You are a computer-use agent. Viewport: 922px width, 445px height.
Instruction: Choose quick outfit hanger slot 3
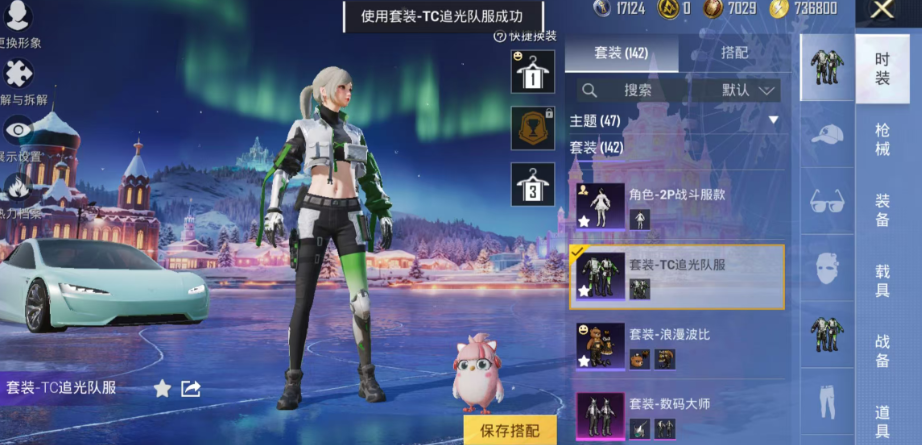(x=533, y=185)
